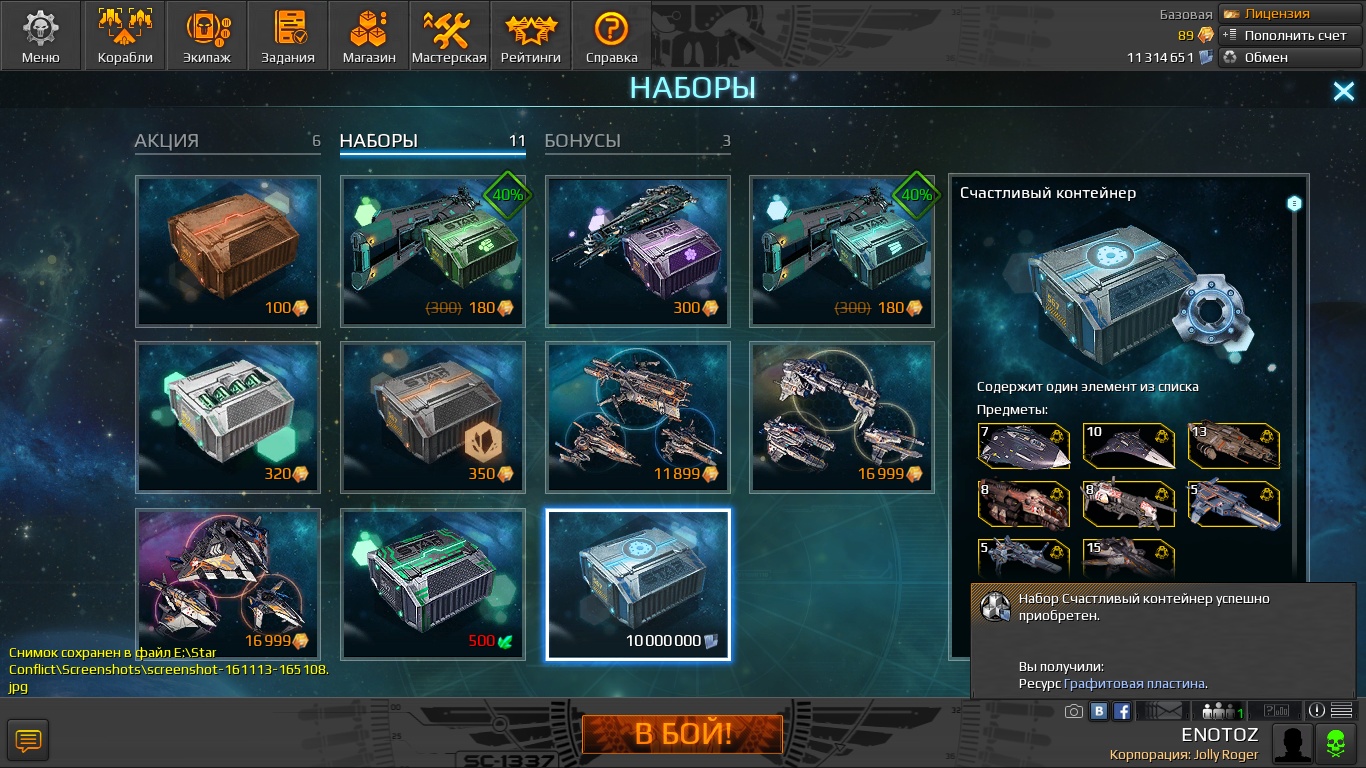Select the 10 000 000 credits container
This screenshot has height=768, width=1366.
(638, 584)
